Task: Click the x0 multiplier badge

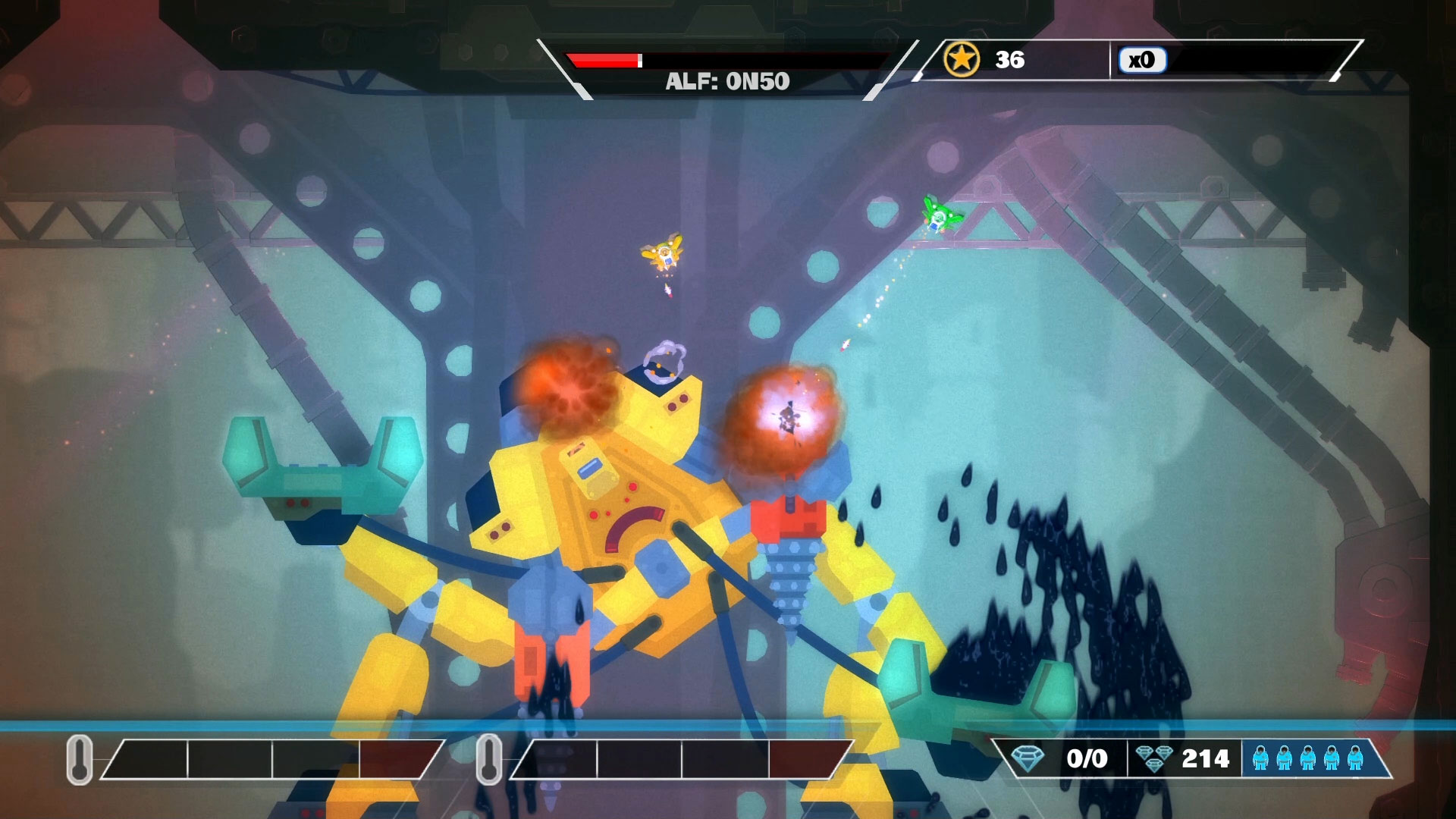Action: [x=1142, y=61]
